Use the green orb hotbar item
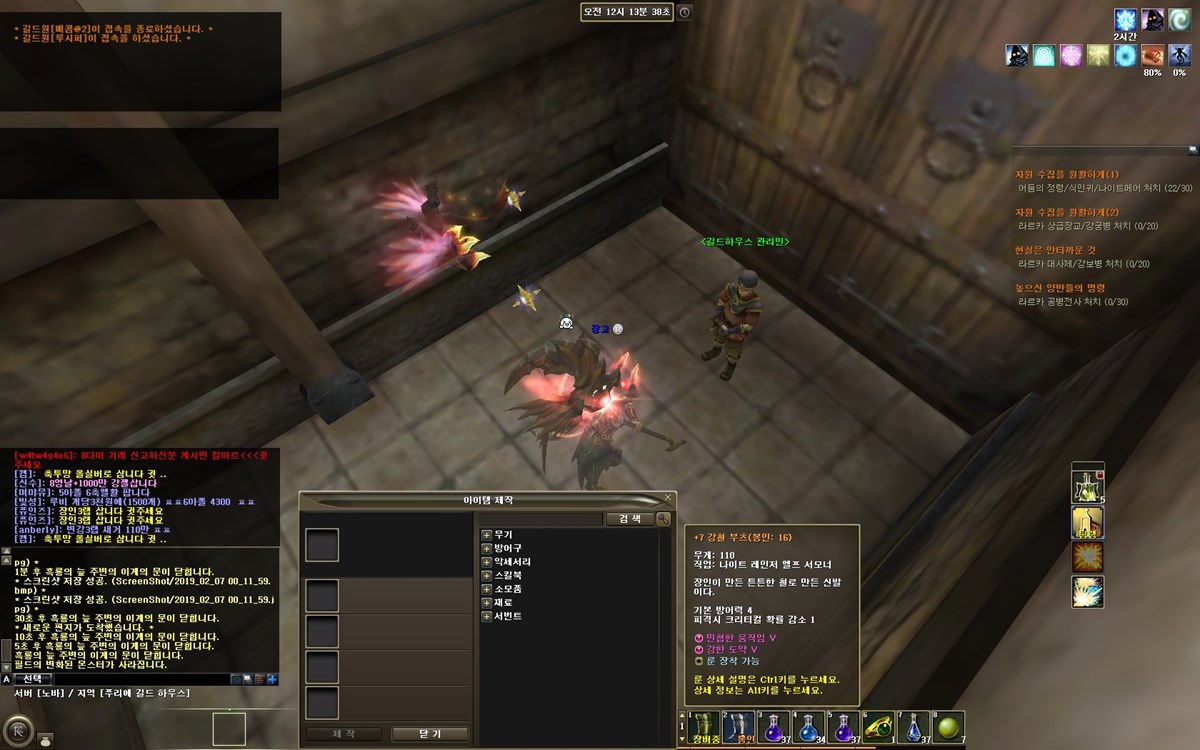This screenshot has height=750, width=1200. click(949, 727)
